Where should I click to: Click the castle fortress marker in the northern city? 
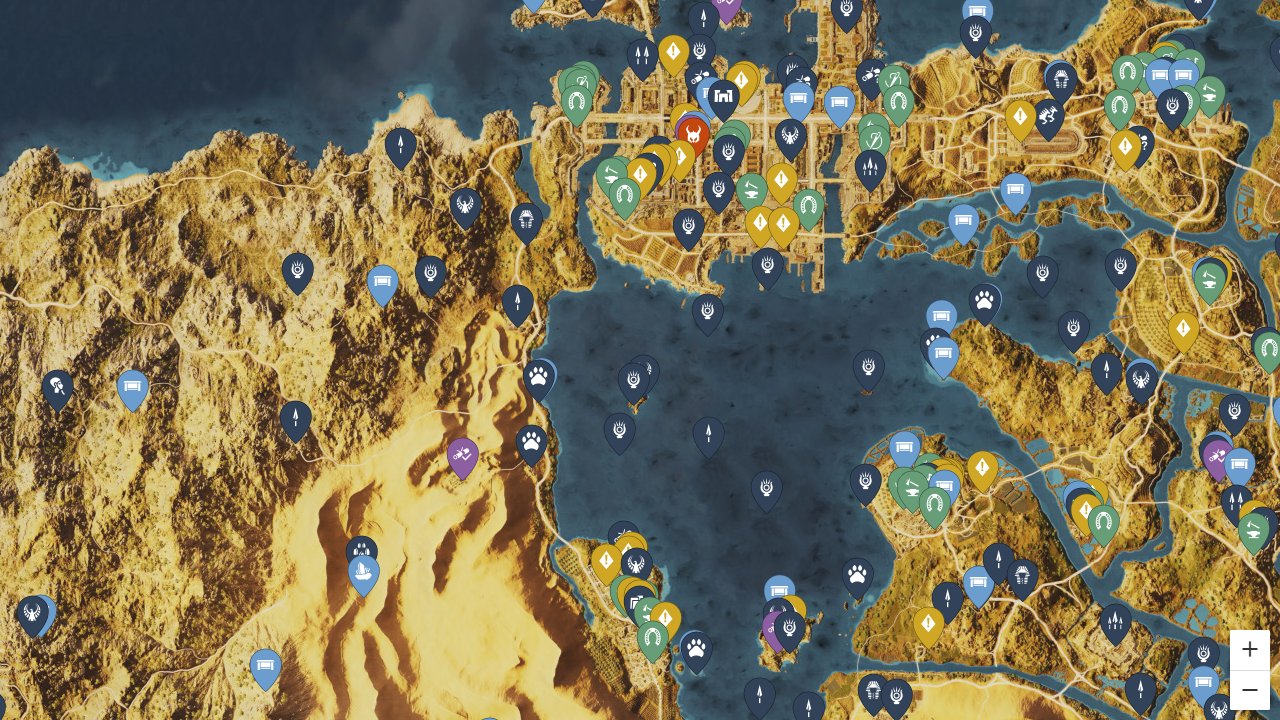[x=724, y=97]
